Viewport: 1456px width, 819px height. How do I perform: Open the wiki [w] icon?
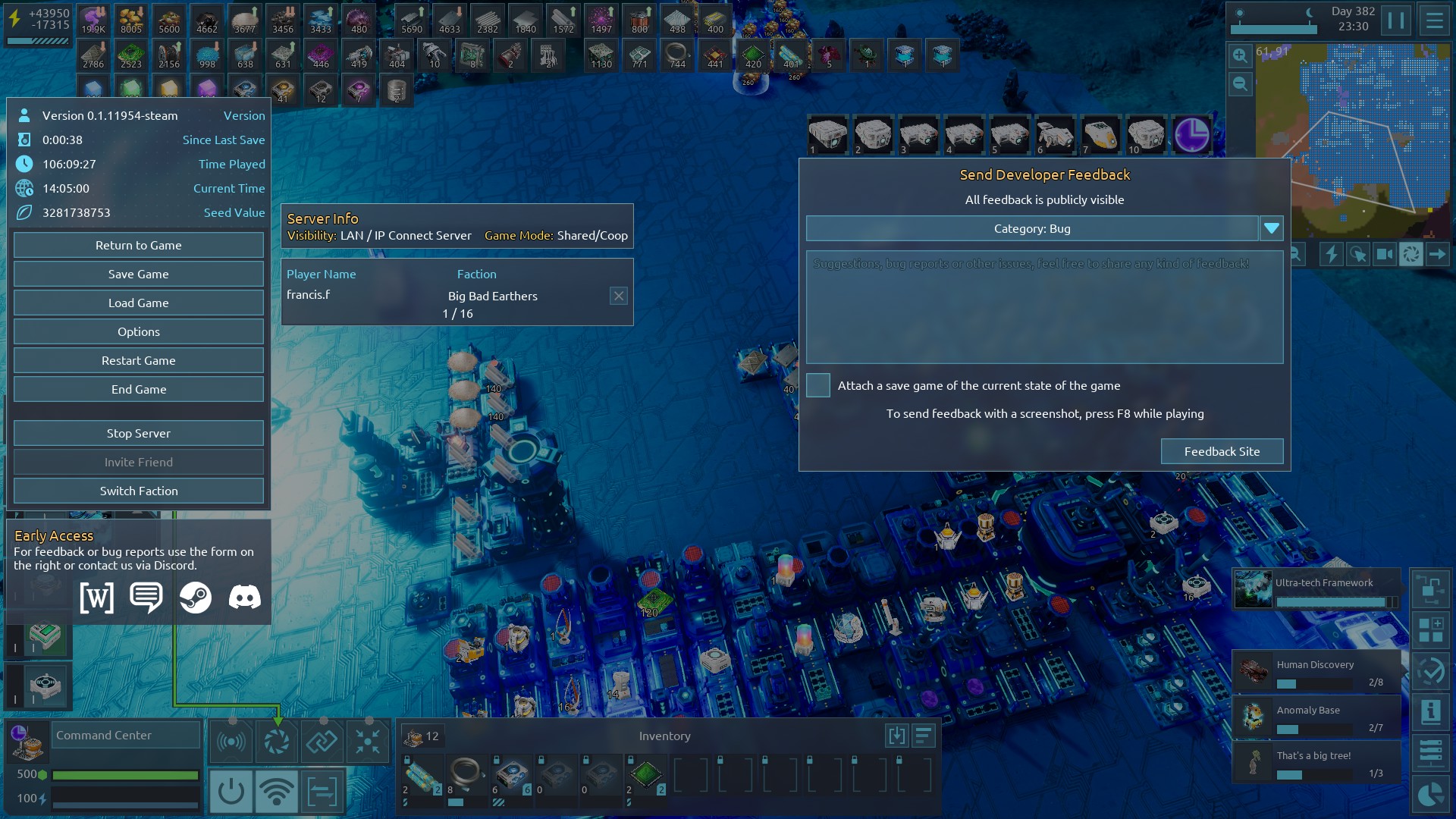pos(97,598)
